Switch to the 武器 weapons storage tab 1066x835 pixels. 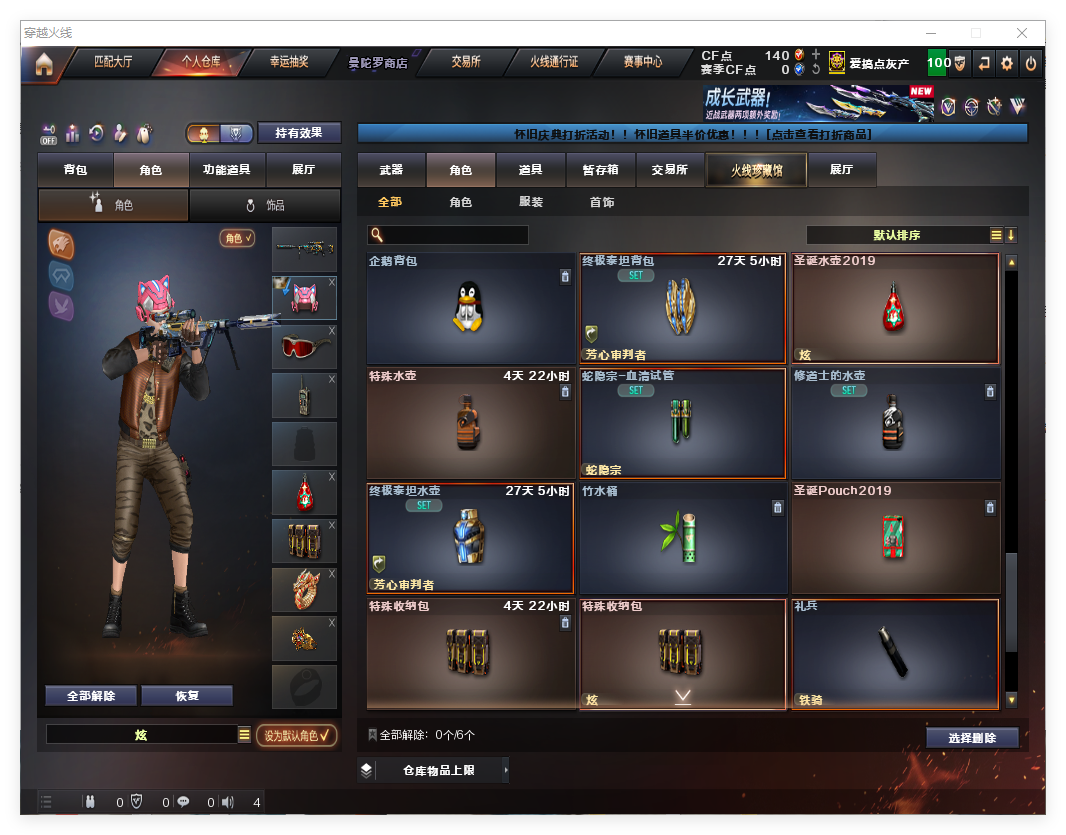click(391, 170)
